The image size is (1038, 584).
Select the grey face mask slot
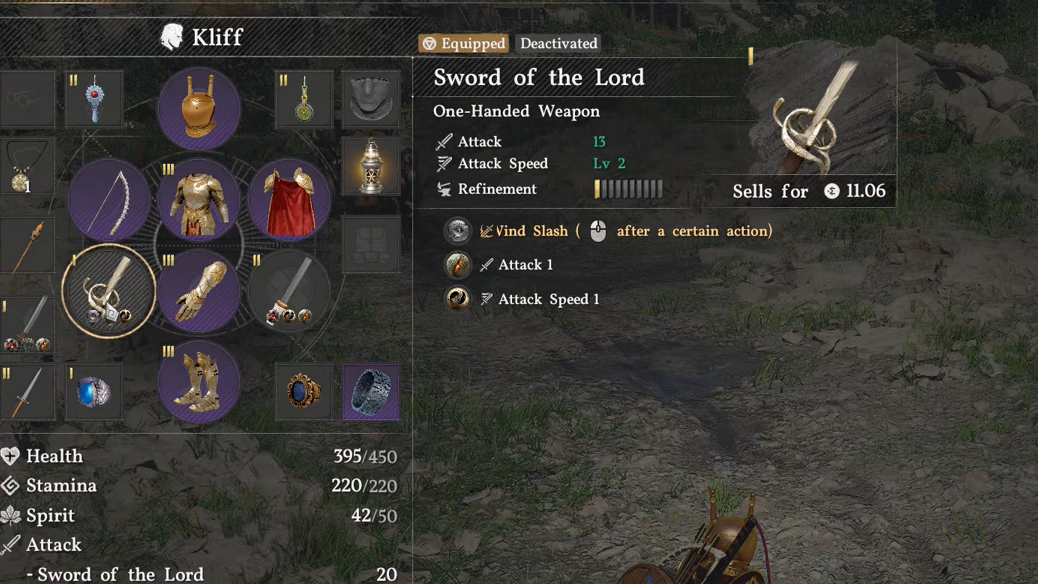point(371,98)
